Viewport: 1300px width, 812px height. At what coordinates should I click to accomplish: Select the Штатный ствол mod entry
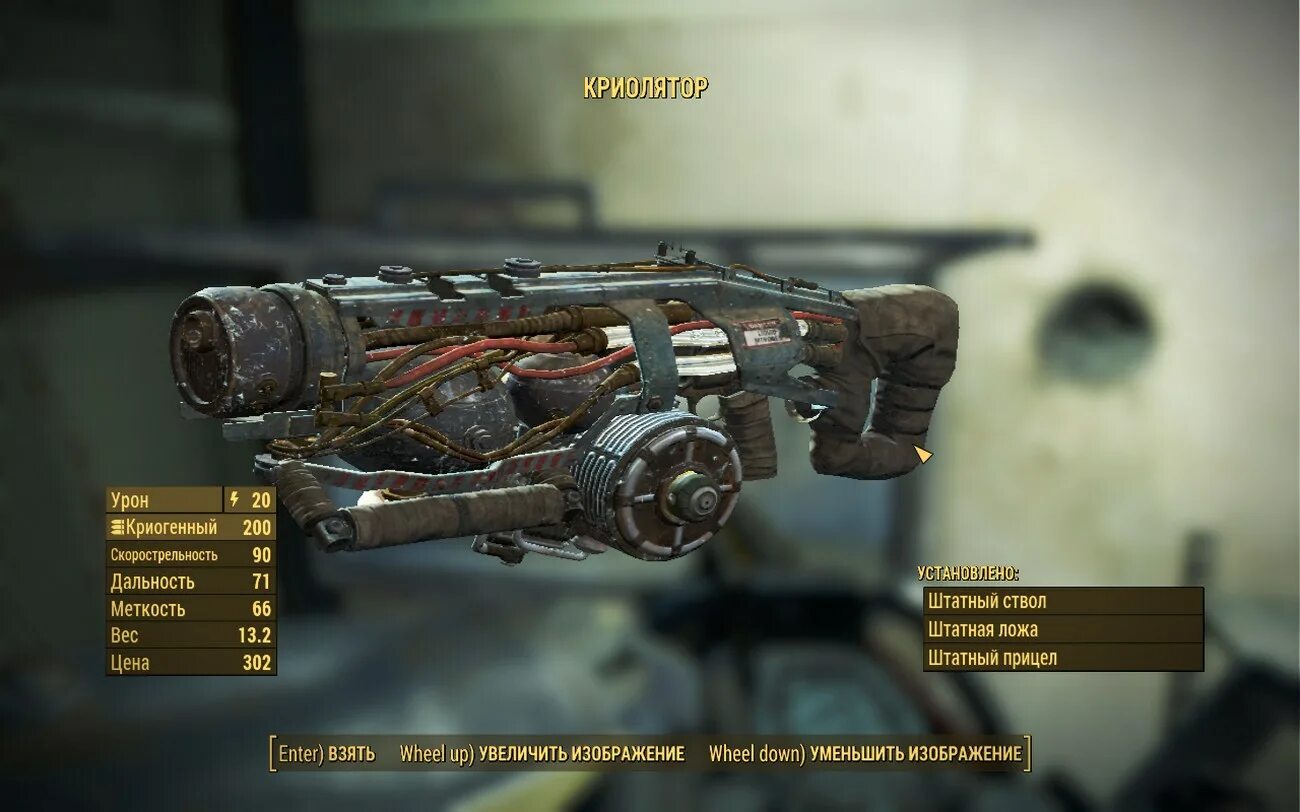(1062, 601)
